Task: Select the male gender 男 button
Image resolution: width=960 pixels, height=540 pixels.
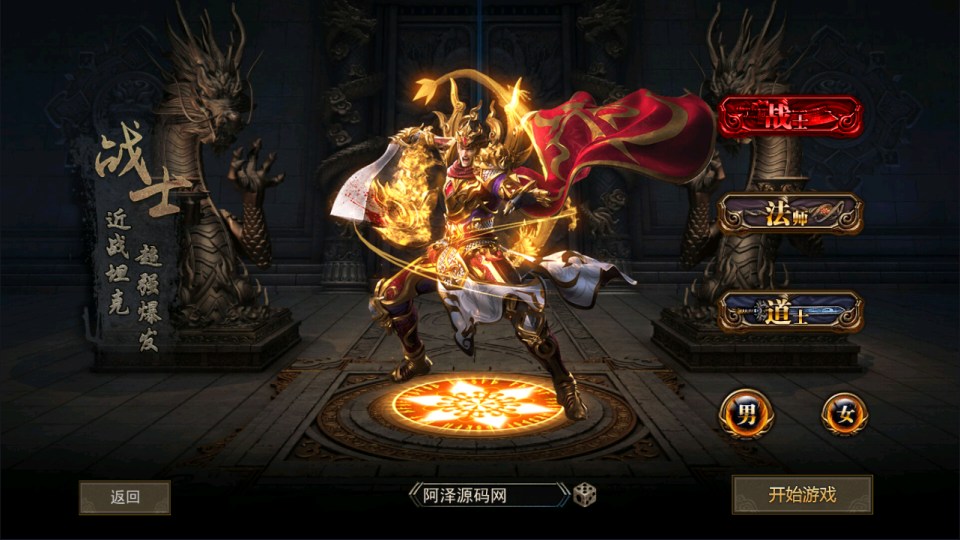Action: click(745, 413)
